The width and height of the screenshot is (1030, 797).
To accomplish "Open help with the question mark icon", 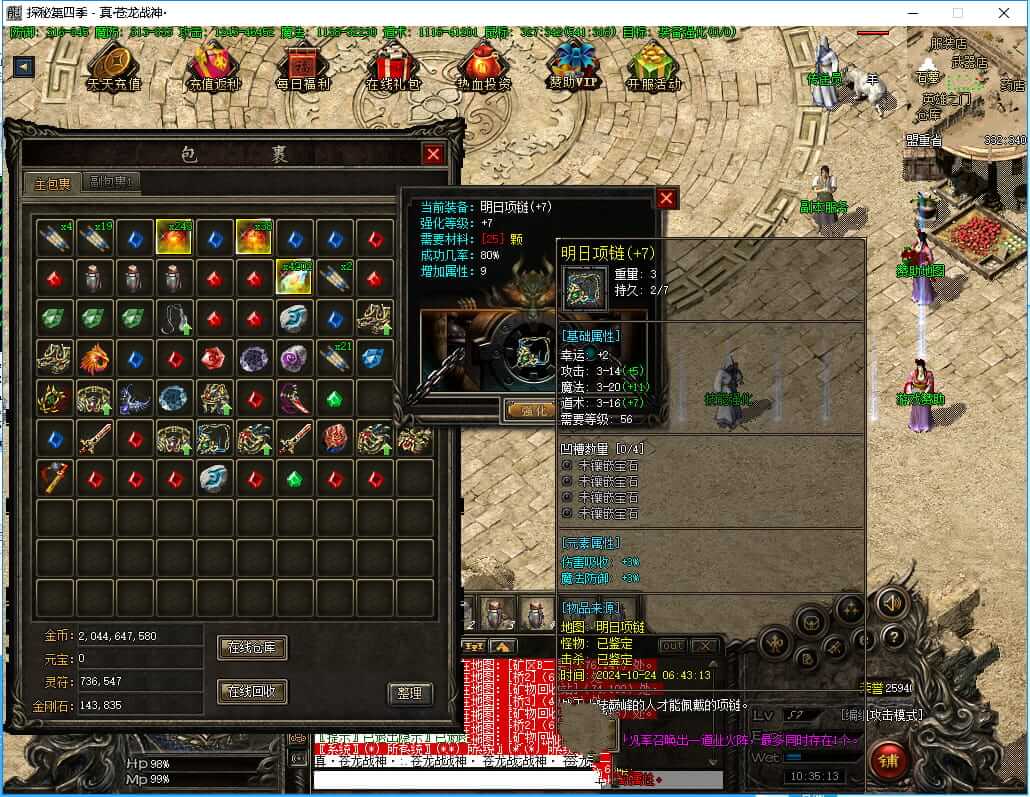I will [893, 636].
